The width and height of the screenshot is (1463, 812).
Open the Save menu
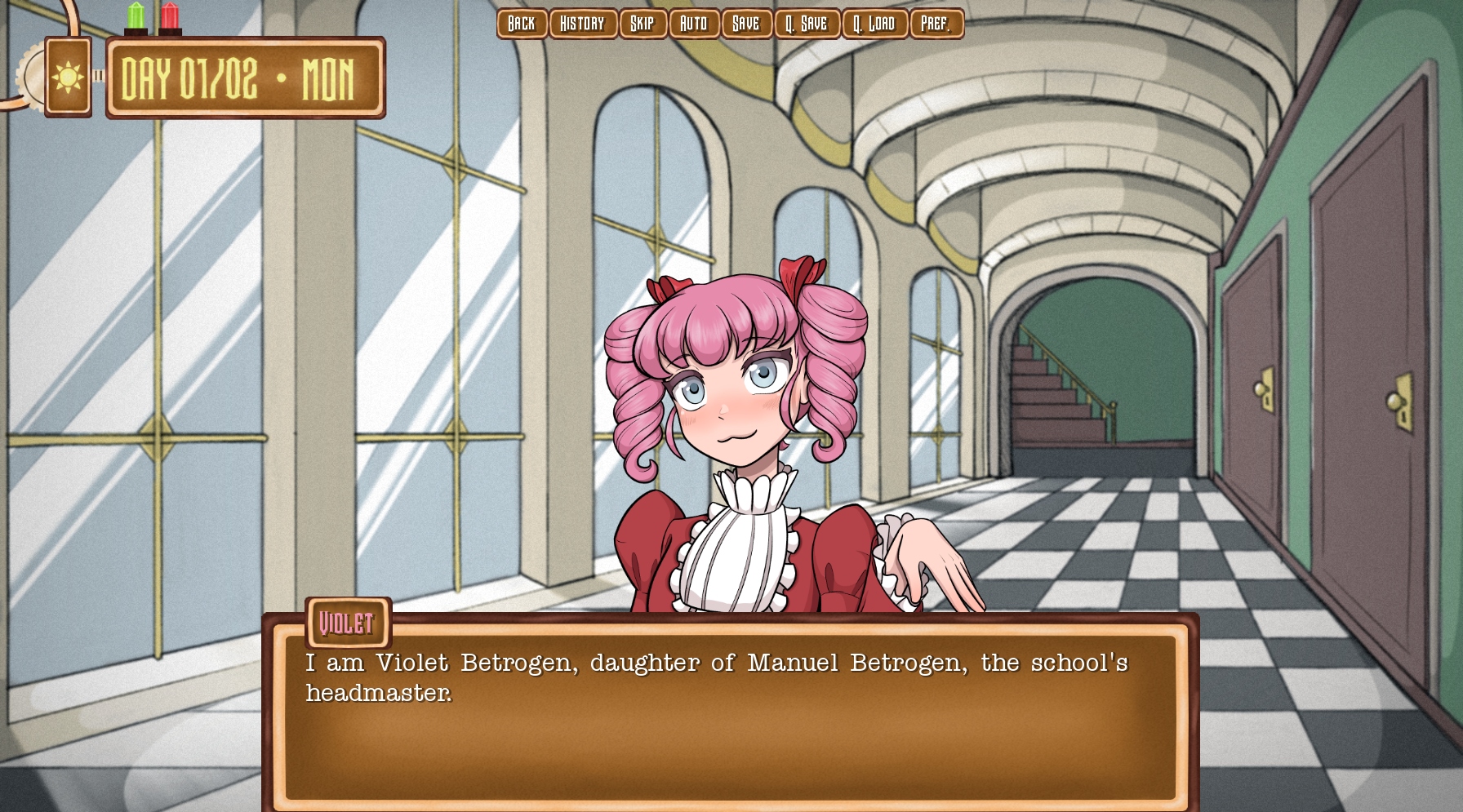click(x=746, y=24)
